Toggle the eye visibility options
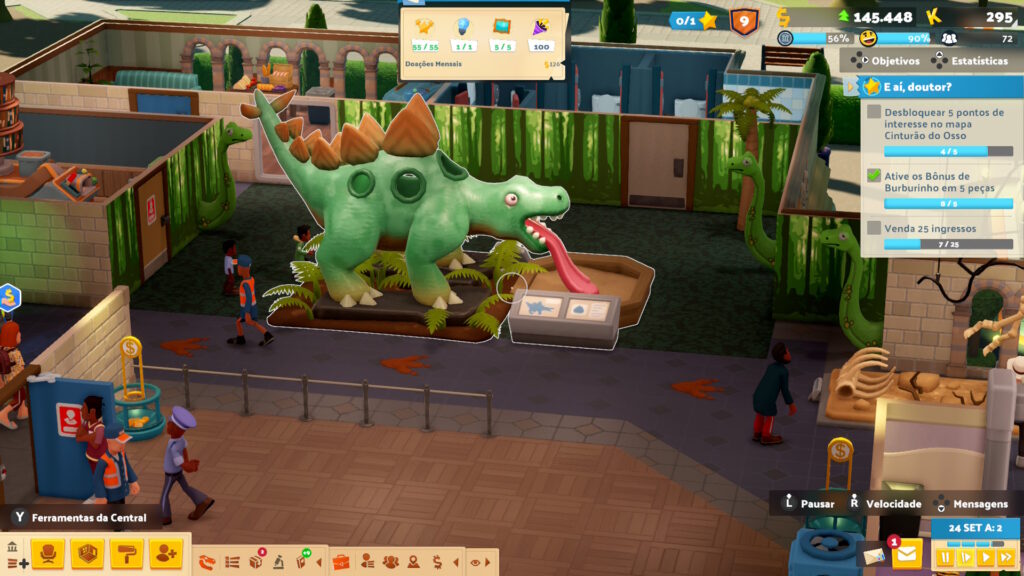This screenshot has height=576, width=1024. click(x=475, y=562)
